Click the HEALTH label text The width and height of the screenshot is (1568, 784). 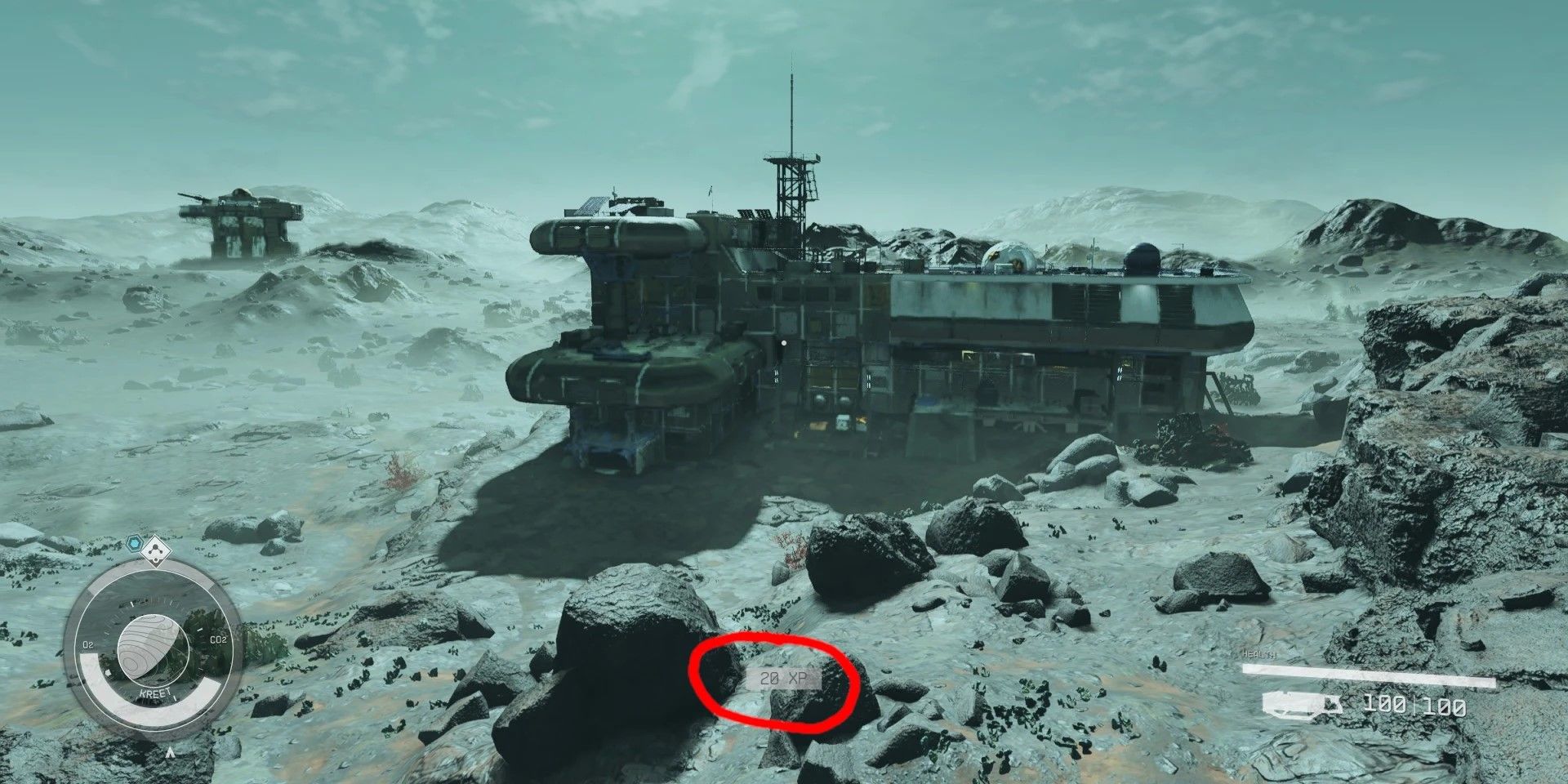click(x=1258, y=654)
